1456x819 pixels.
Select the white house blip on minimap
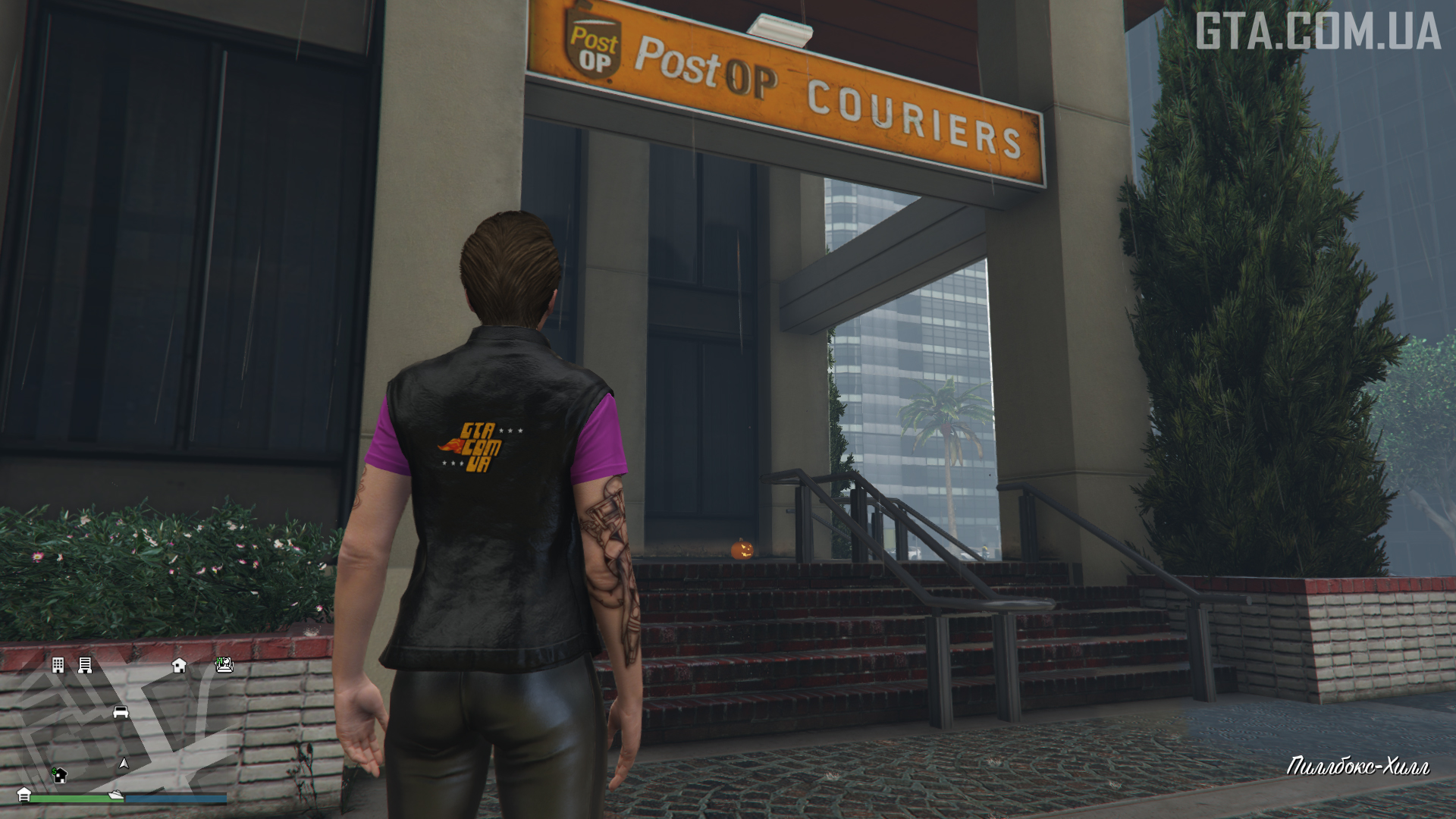coord(179,665)
